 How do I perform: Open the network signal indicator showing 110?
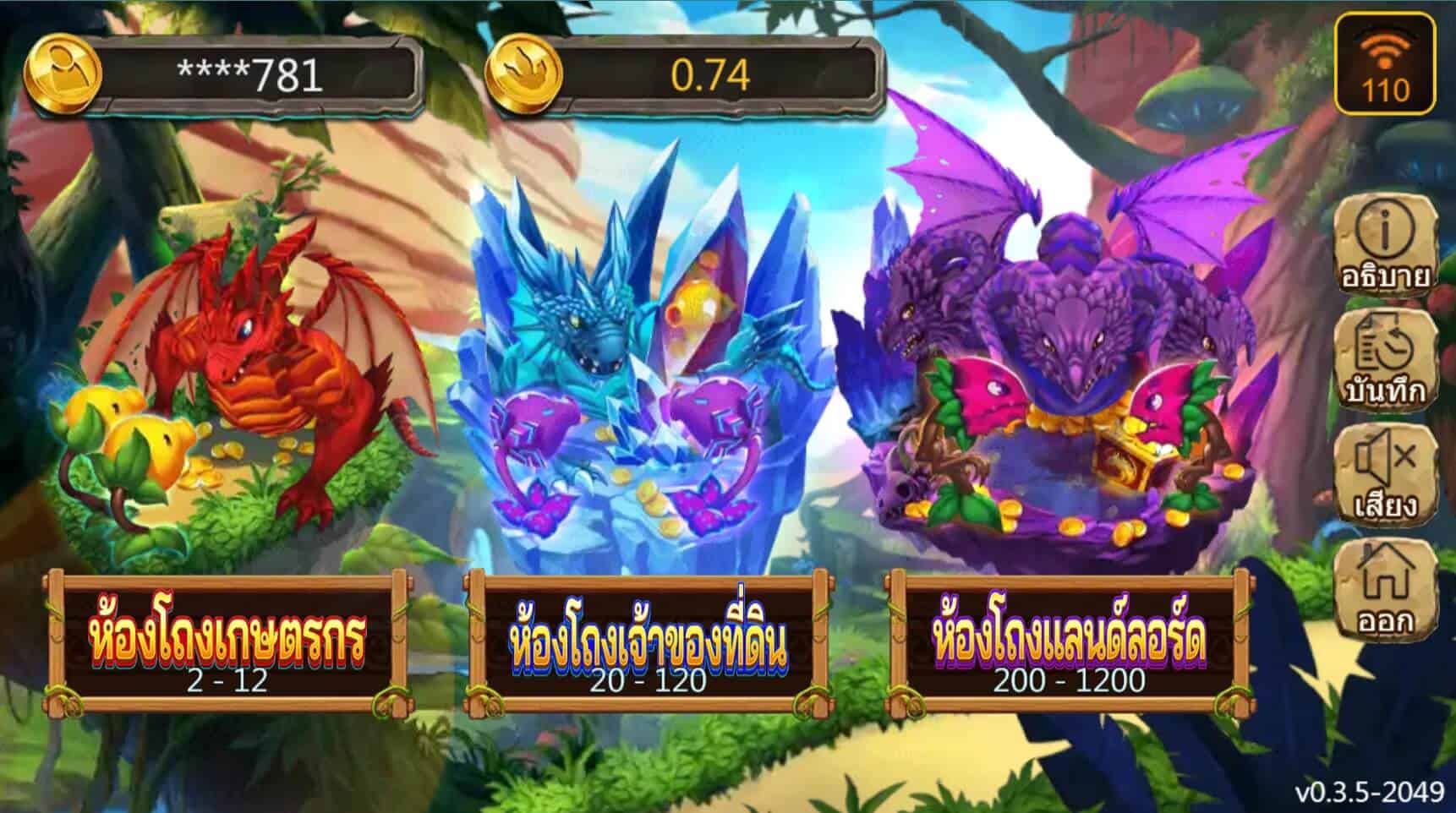tap(1384, 59)
